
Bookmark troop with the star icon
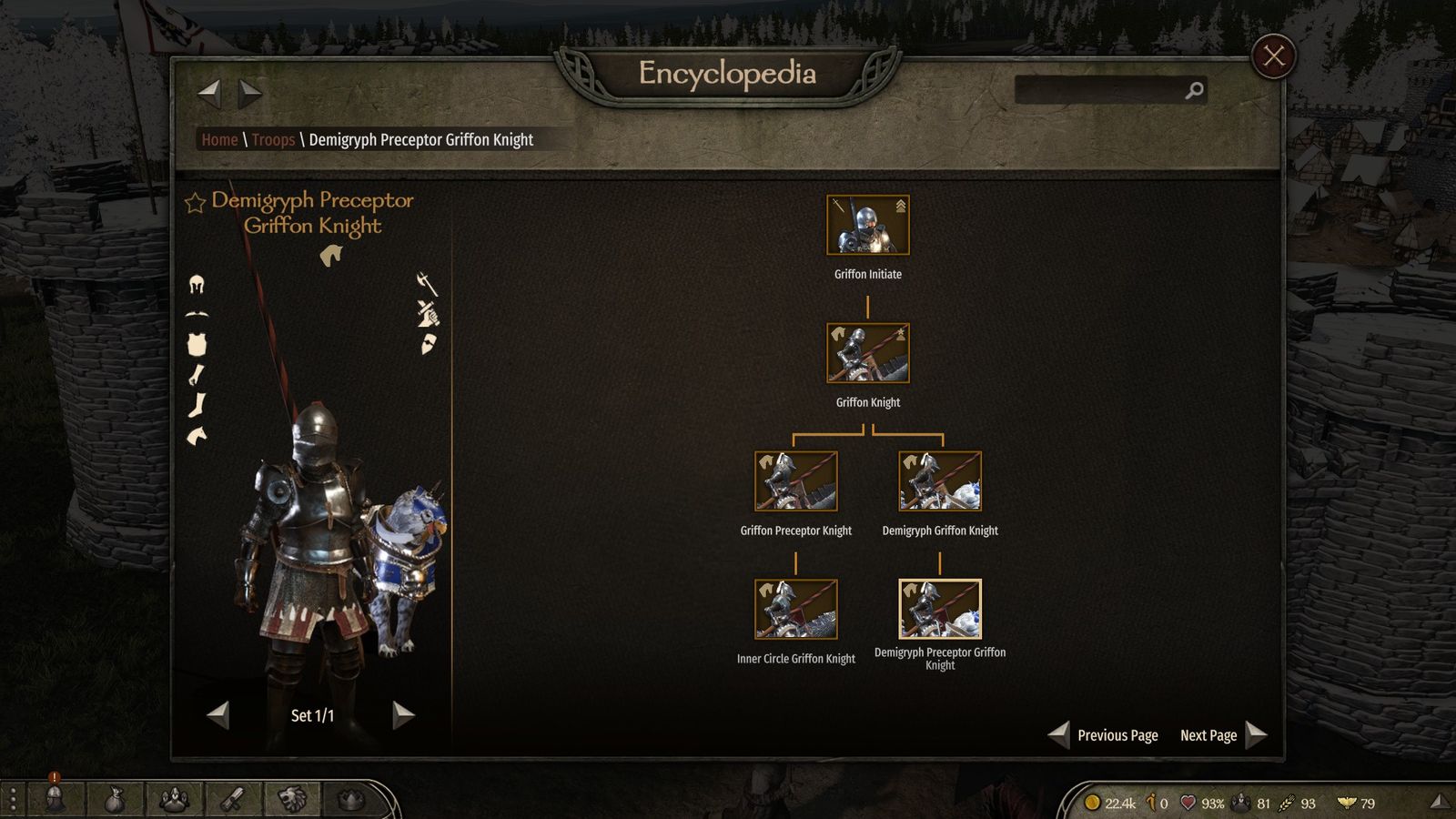(x=195, y=202)
